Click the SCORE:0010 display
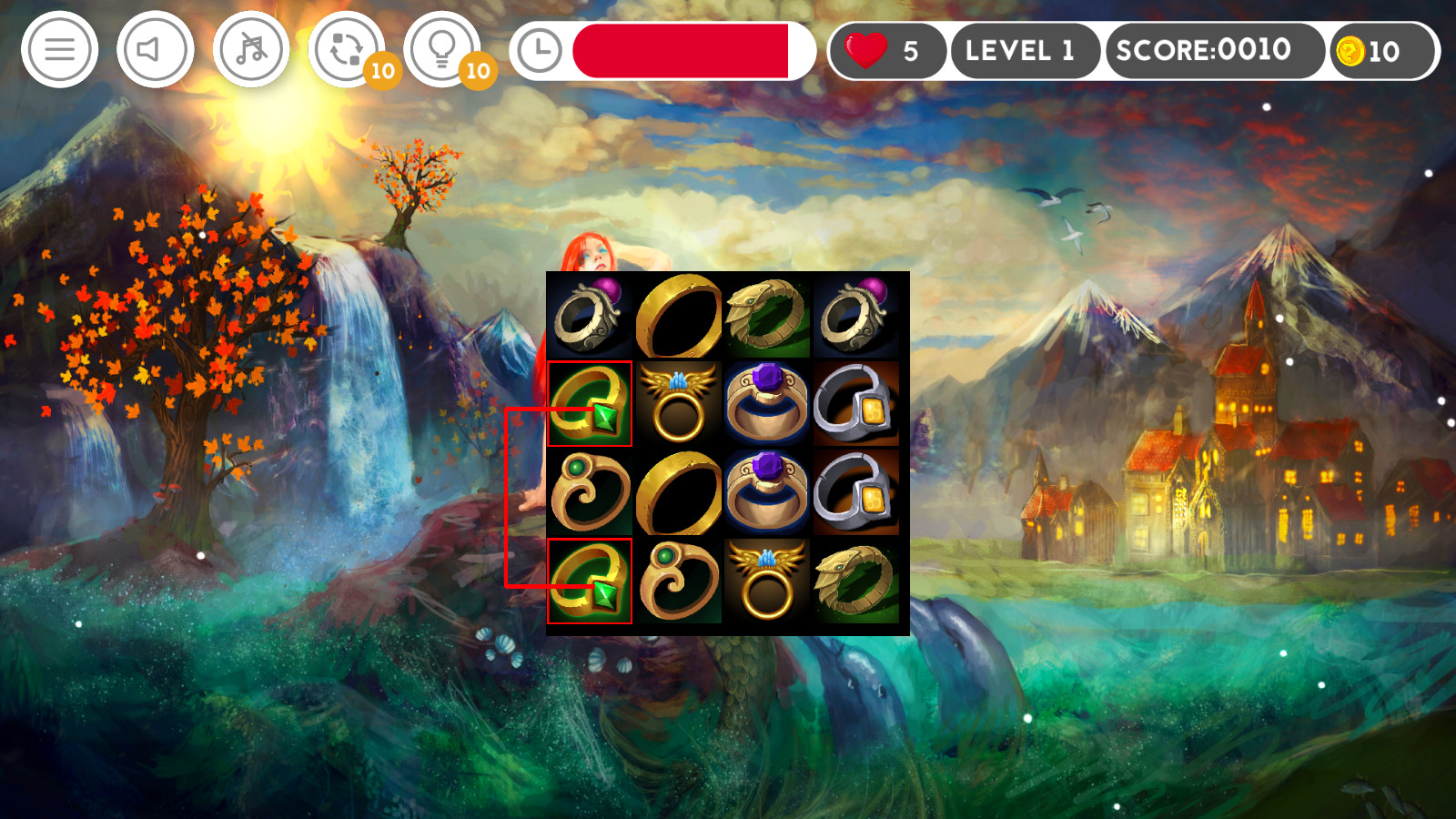The height and width of the screenshot is (819, 1456). (x=1215, y=51)
